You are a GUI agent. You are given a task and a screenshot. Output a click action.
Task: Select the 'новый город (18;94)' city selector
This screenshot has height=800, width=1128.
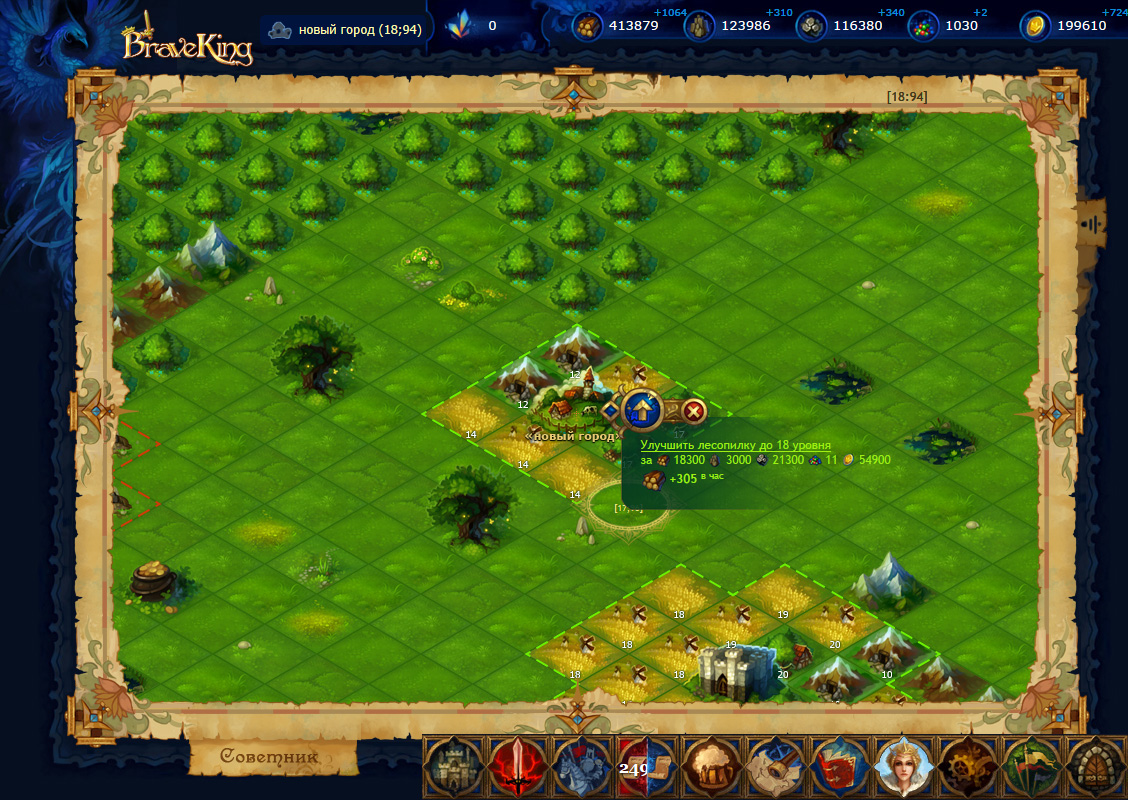tap(346, 29)
